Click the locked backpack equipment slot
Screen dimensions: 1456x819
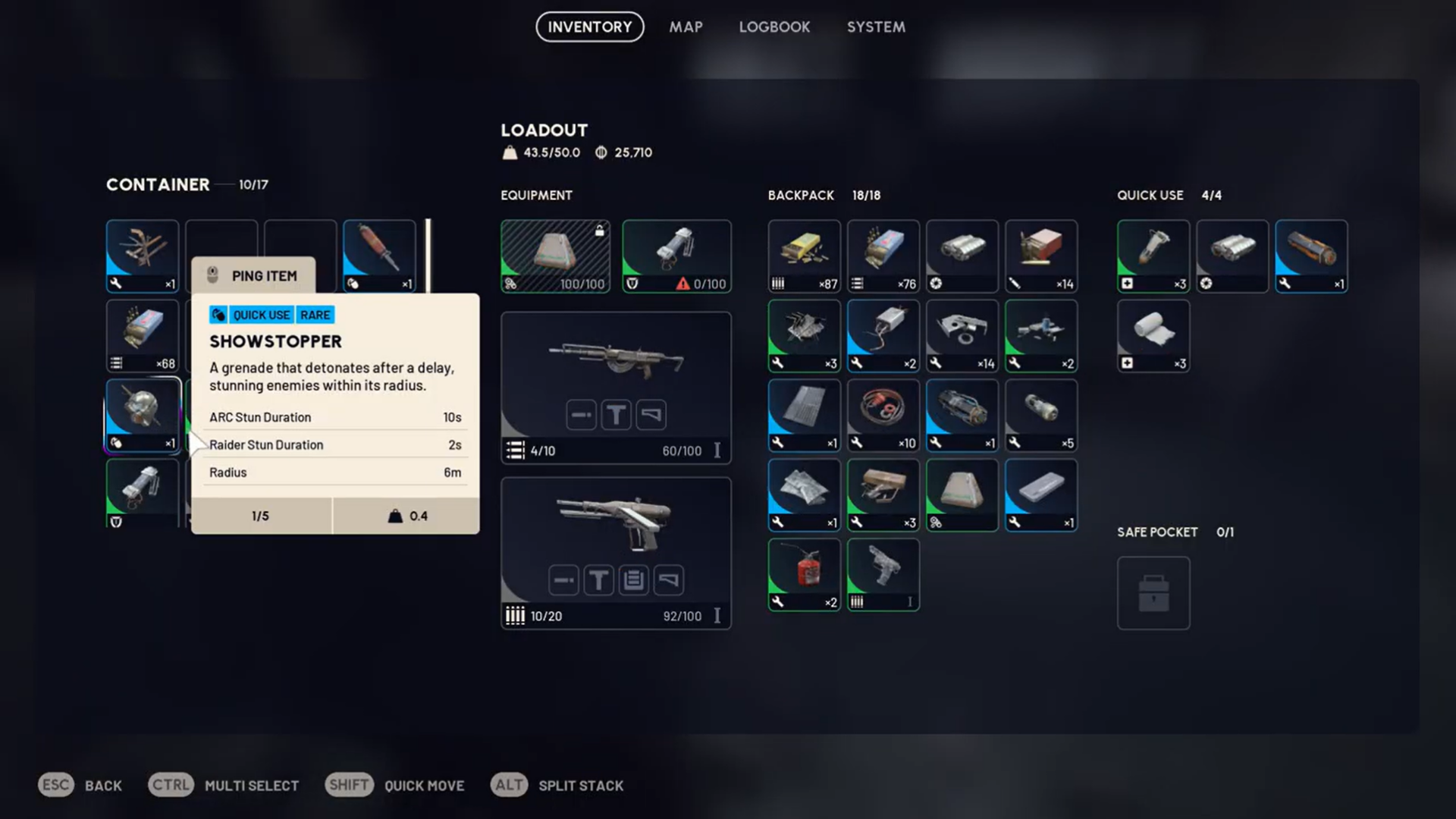[555, 256]
